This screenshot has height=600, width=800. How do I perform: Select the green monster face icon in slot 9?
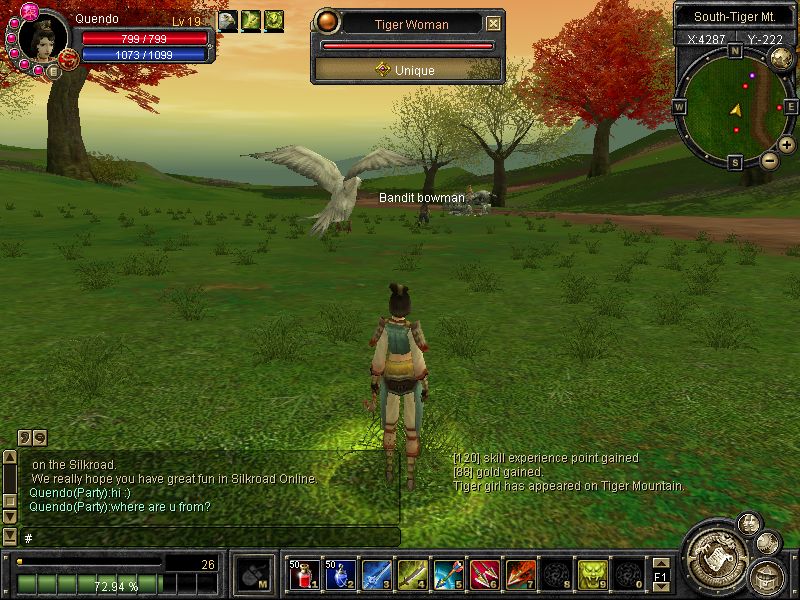point(592,574)
